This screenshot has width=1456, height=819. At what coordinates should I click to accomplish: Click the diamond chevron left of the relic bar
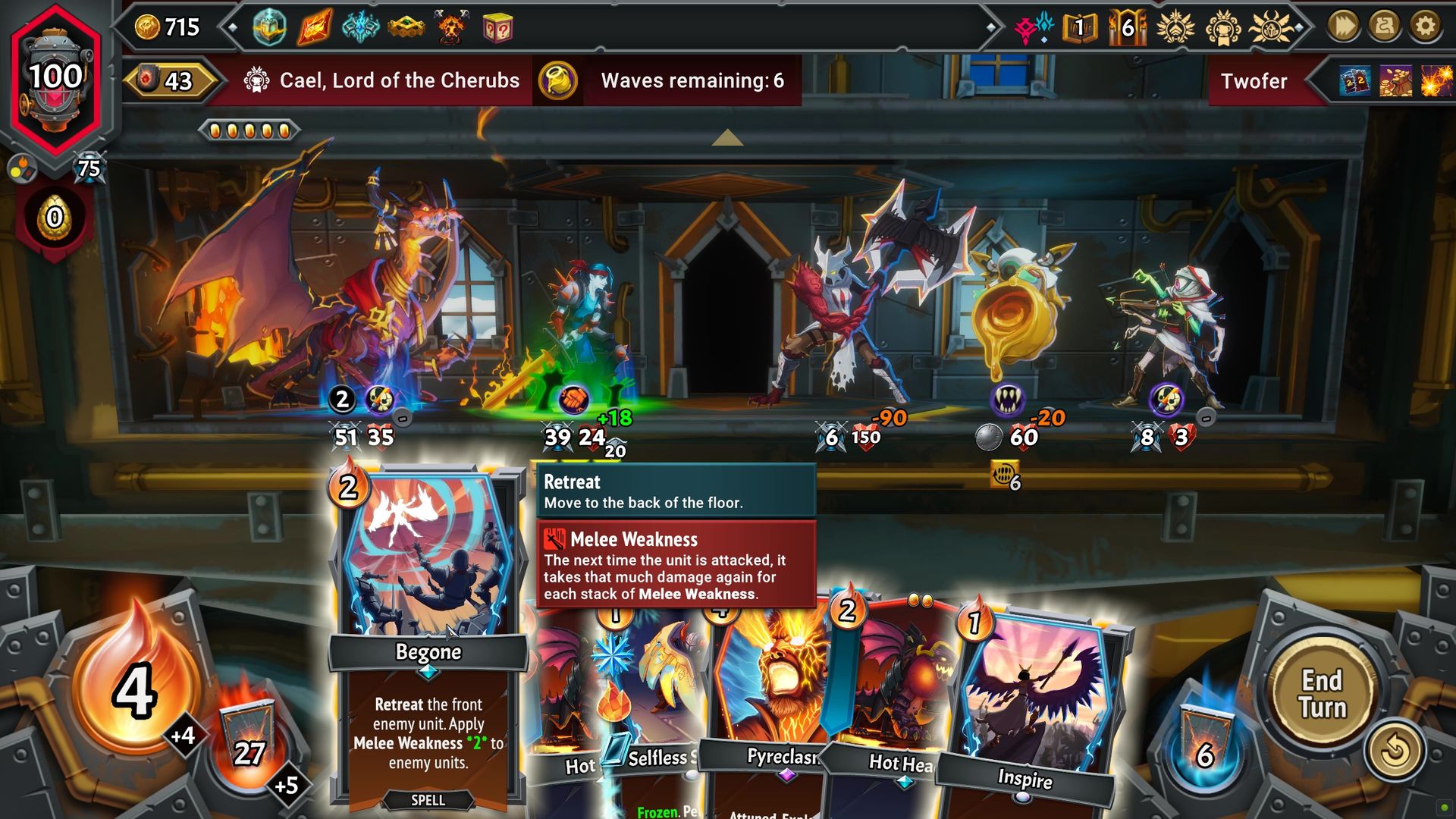[x=232, y=27]
